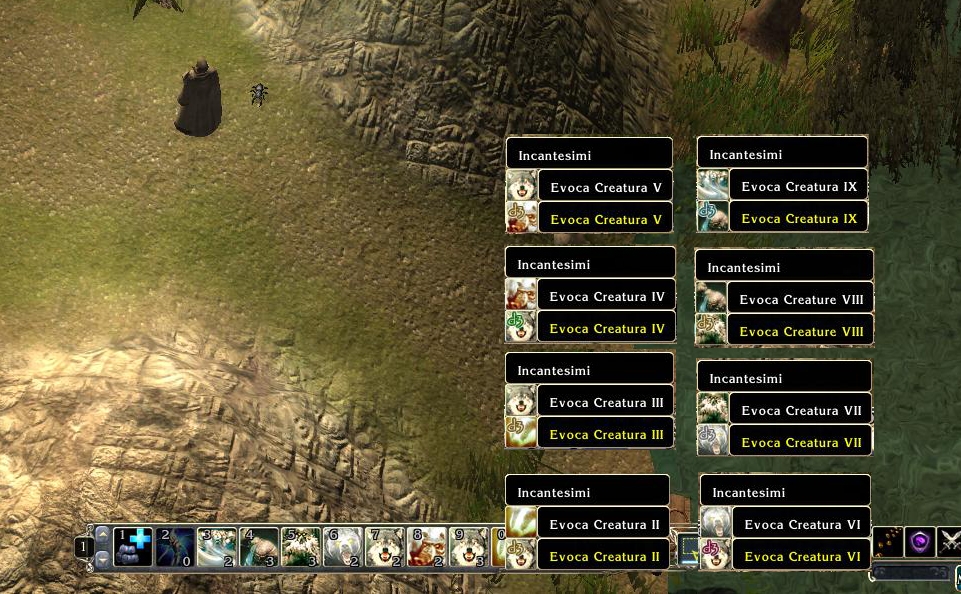Activate the dark figure ability in slot 2
This screenshot has height=594, width=961.
click(175, 547)
